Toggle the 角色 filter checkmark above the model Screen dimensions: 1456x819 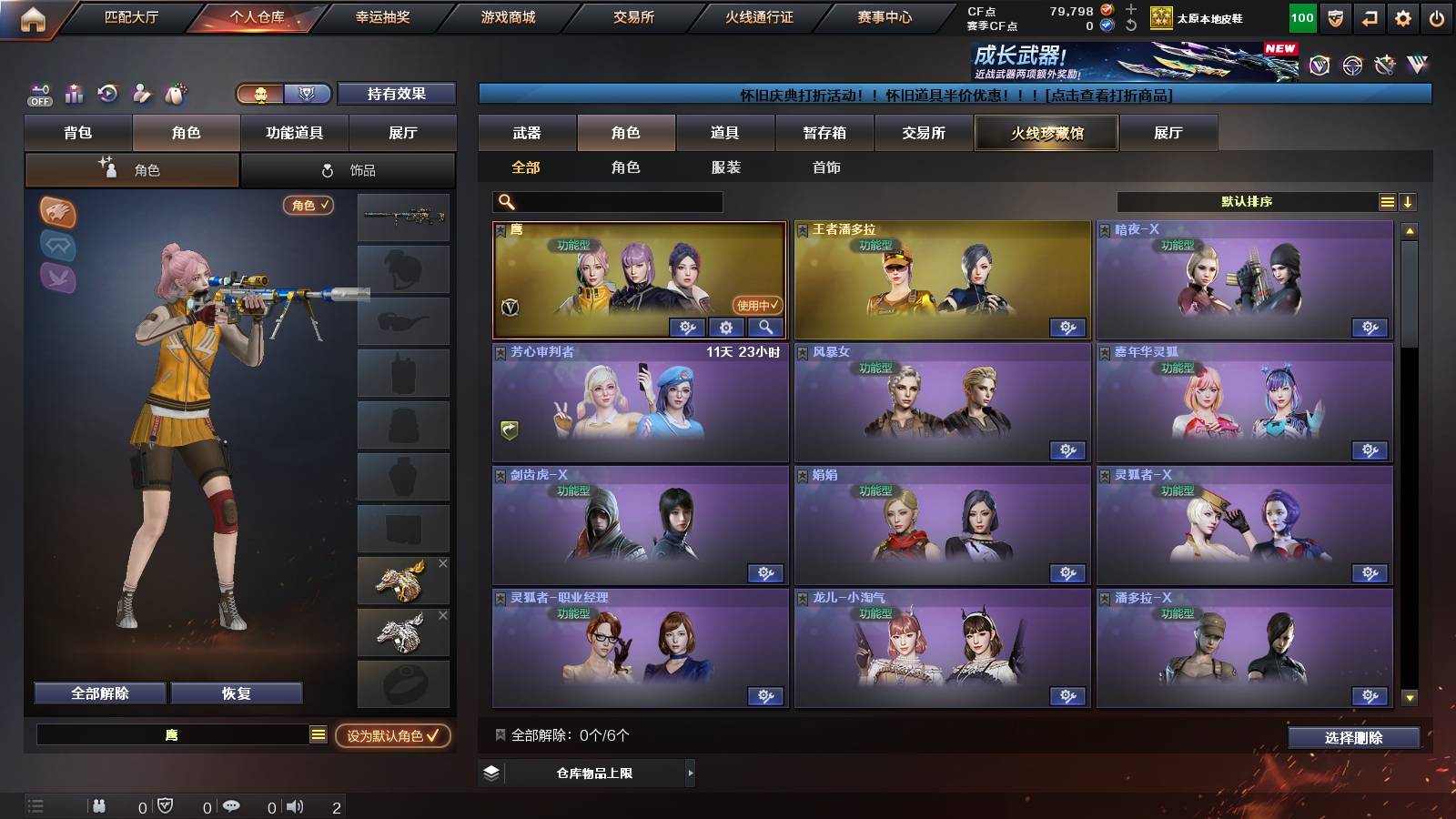308,206
